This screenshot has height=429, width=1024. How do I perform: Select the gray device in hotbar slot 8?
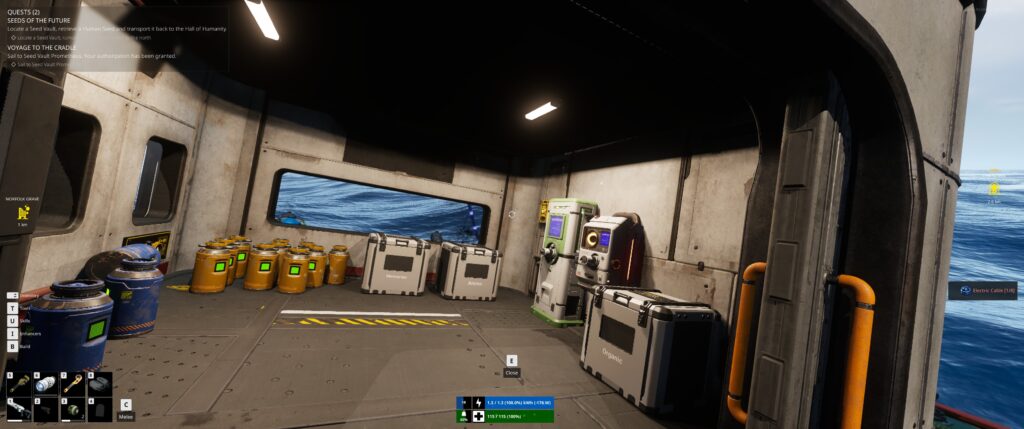coord(98,383)
